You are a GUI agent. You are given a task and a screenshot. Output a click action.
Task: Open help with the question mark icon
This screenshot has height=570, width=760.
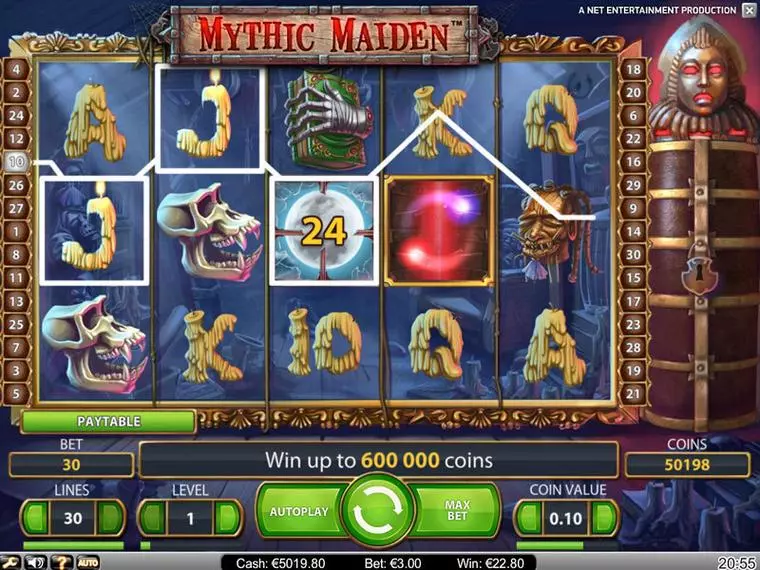pos(62,562)
